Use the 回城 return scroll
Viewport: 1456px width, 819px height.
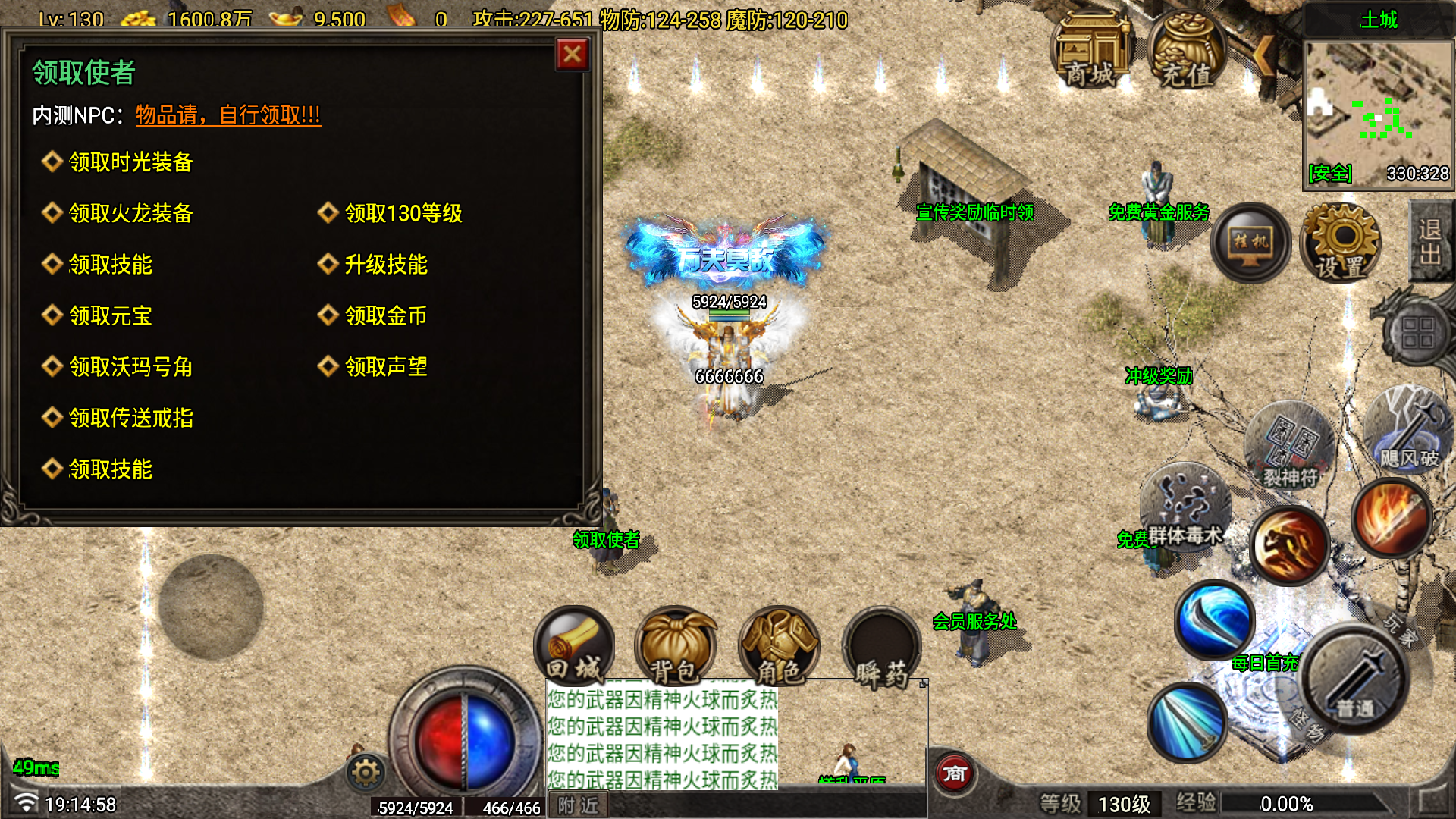[x=574, y=647]
